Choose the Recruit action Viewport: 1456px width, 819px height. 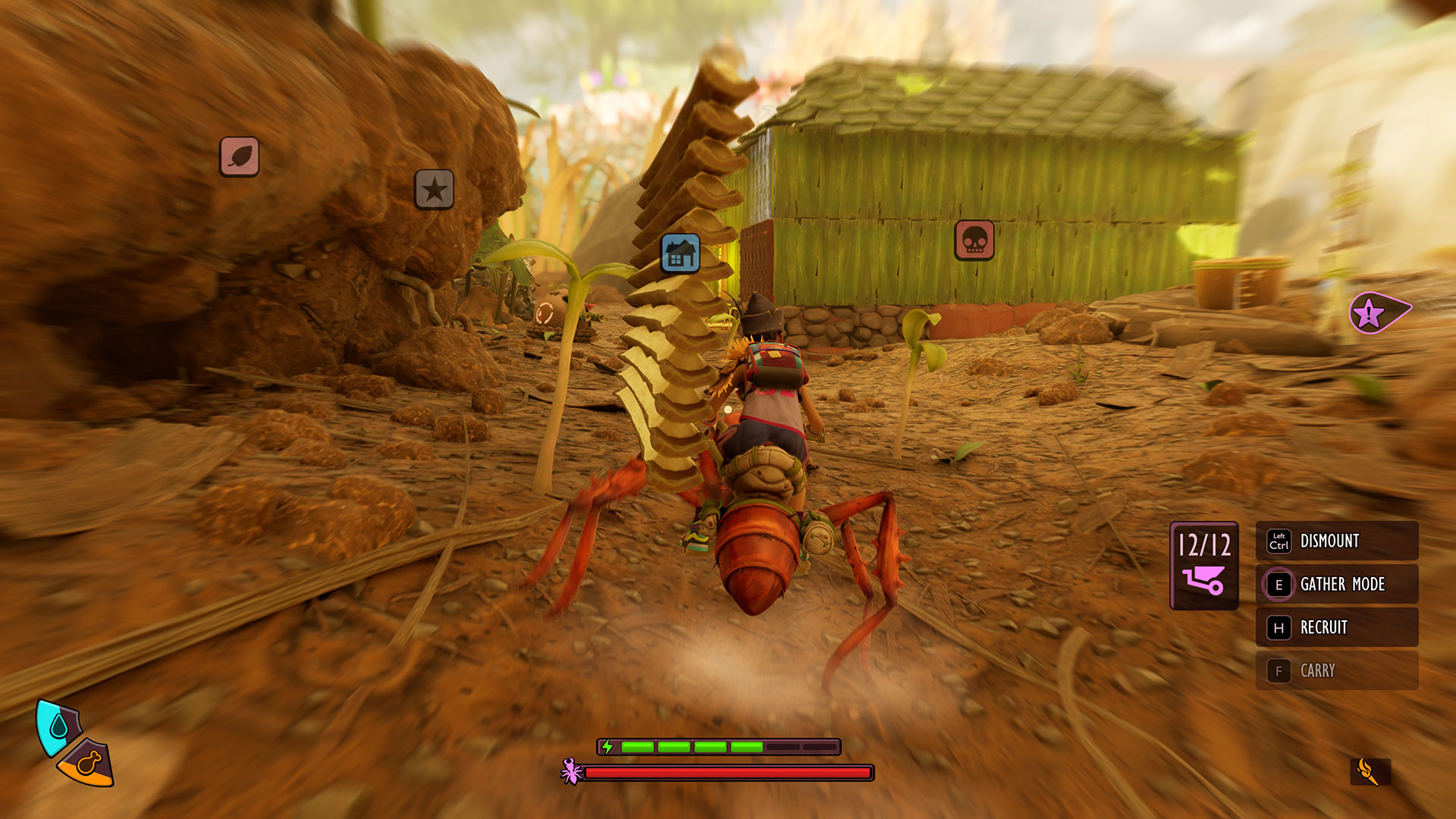pyautogui.click(x=1336, y=627)
